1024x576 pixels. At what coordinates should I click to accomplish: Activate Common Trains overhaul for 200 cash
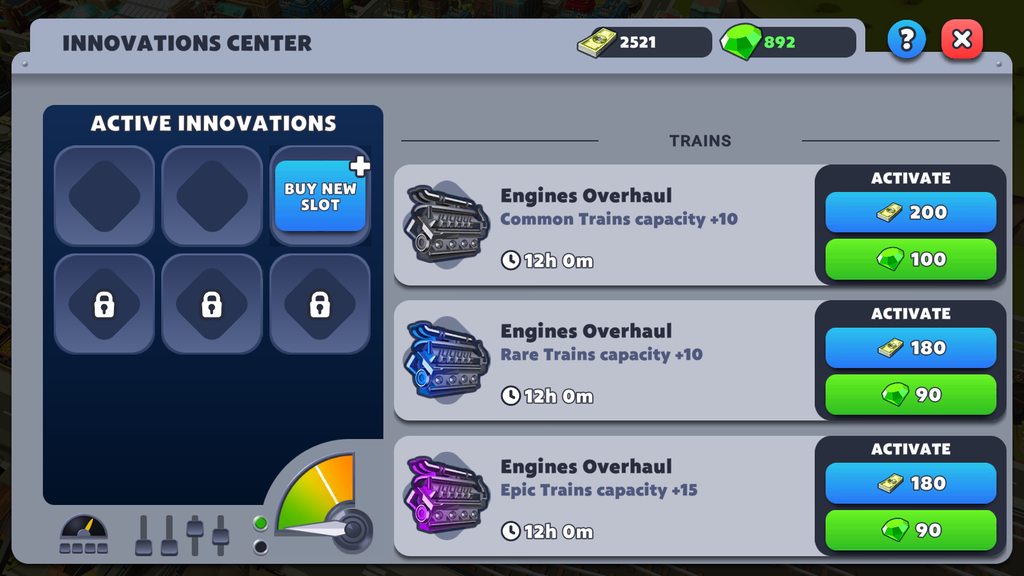point(910,212)
